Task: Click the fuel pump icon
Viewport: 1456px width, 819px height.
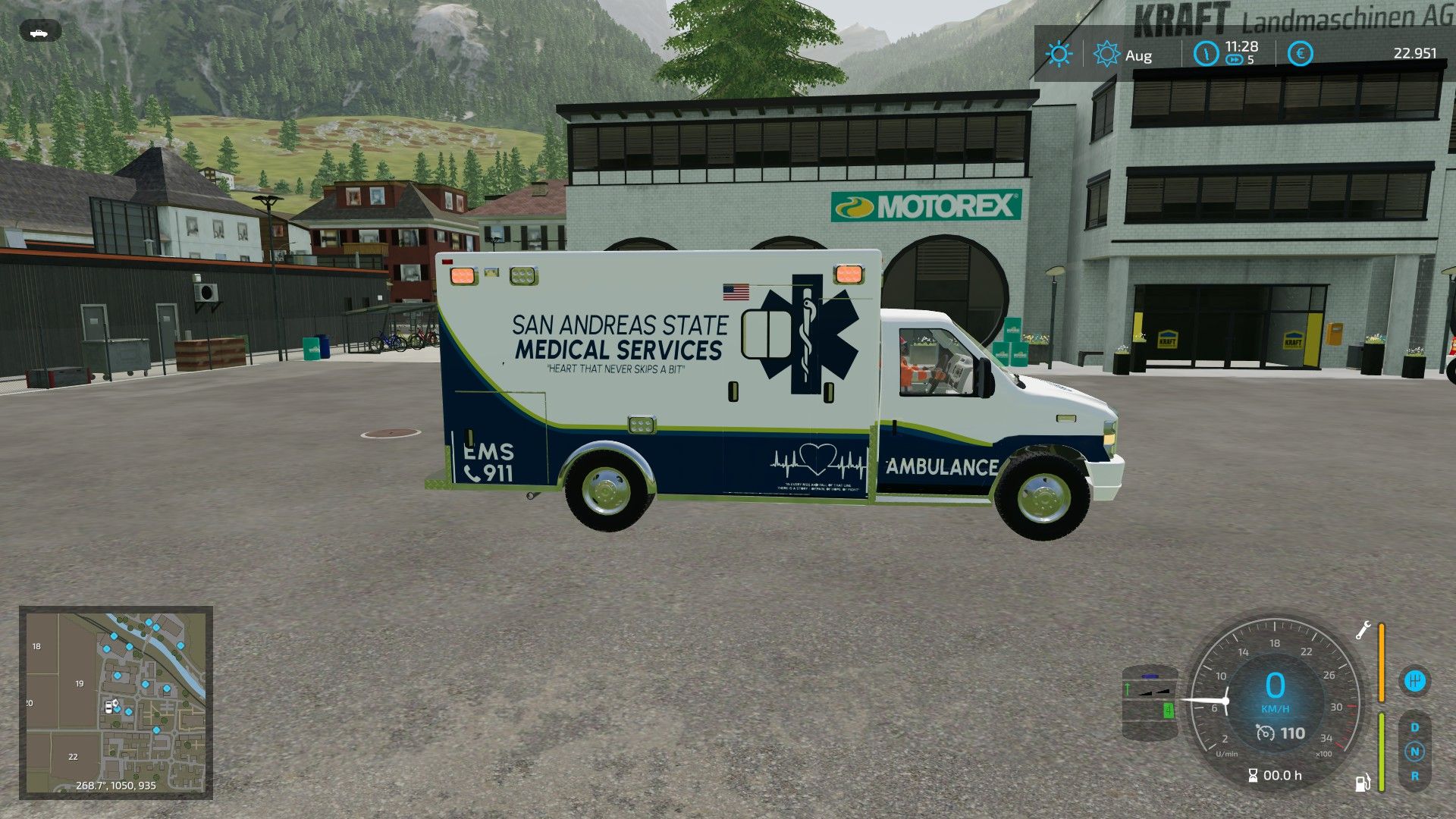Action: click(1363, 782)
